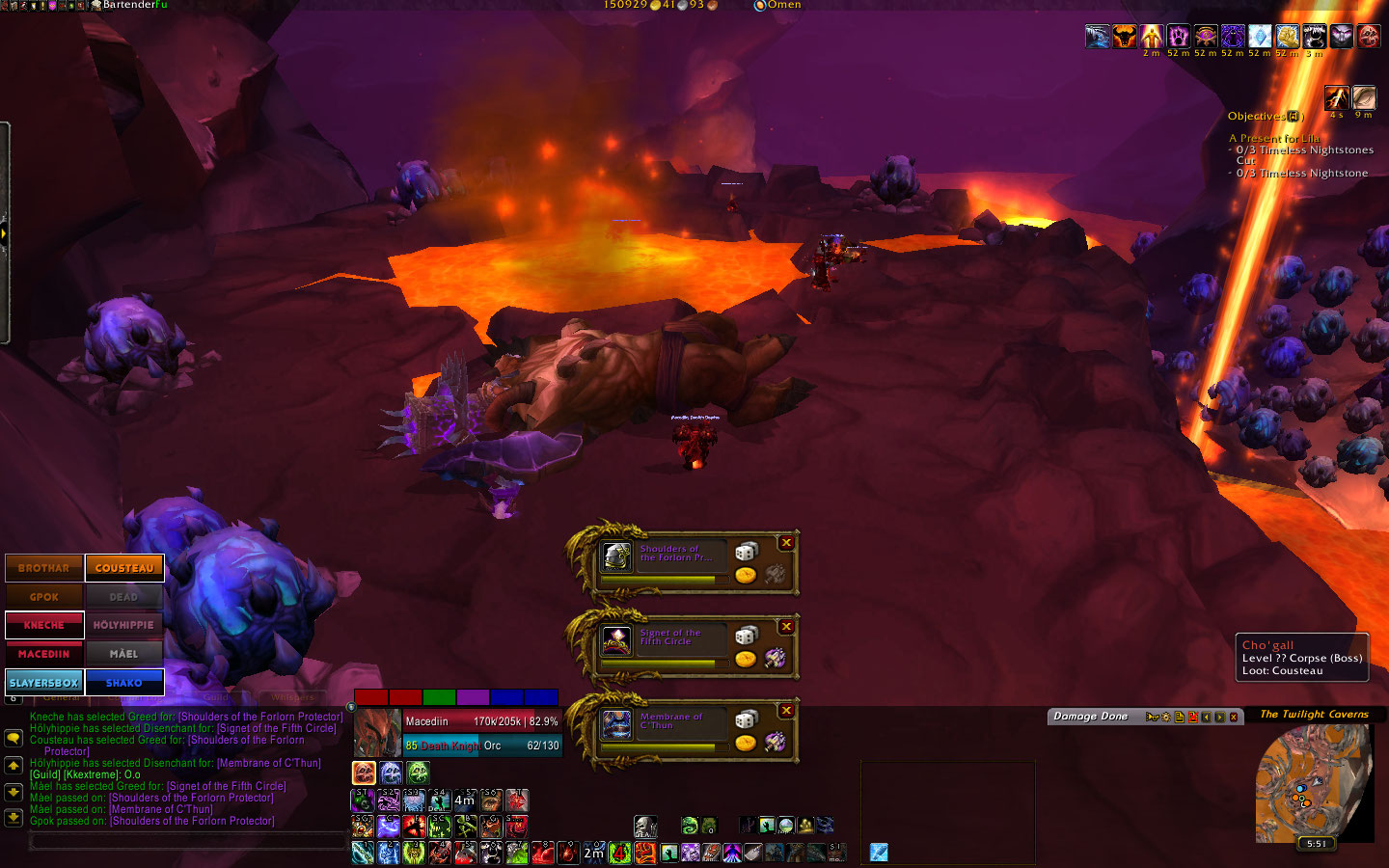Roll Need on Signet of the Fifth Circle

[746, 635]
